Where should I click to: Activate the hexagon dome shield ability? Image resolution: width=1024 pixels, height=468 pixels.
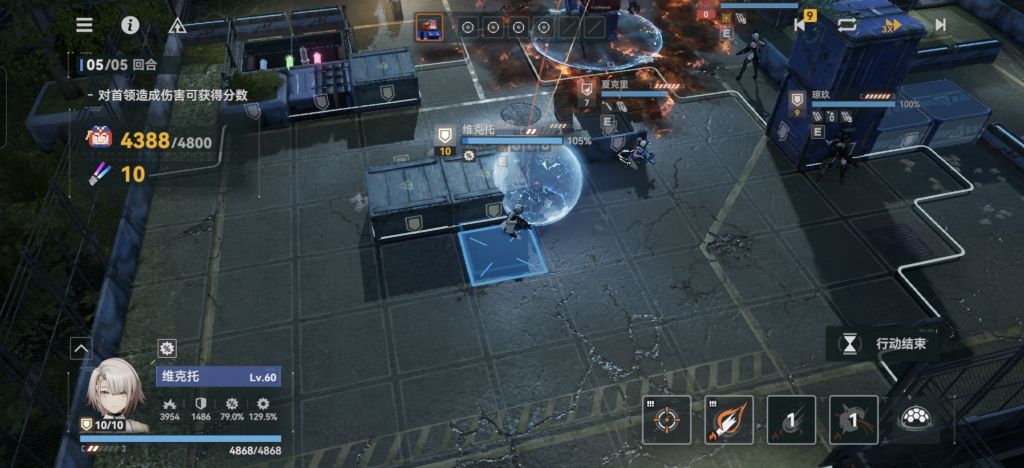coord(915,419)
